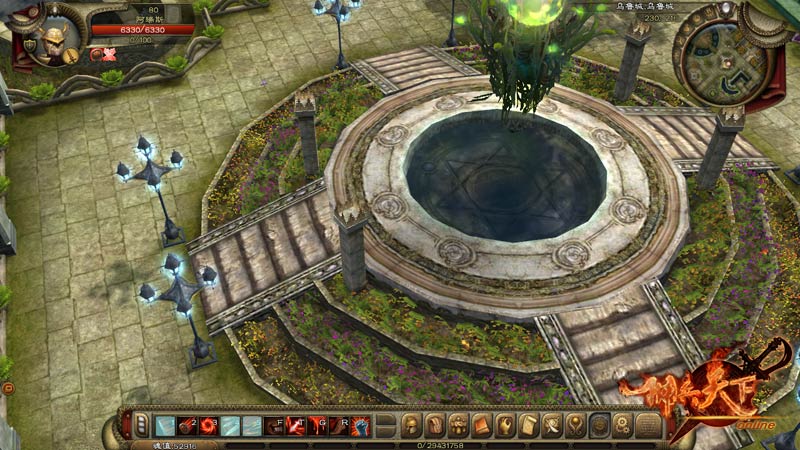
Task: Open the grid panel icon at the menu bar's end
Action: coord(649,425)
